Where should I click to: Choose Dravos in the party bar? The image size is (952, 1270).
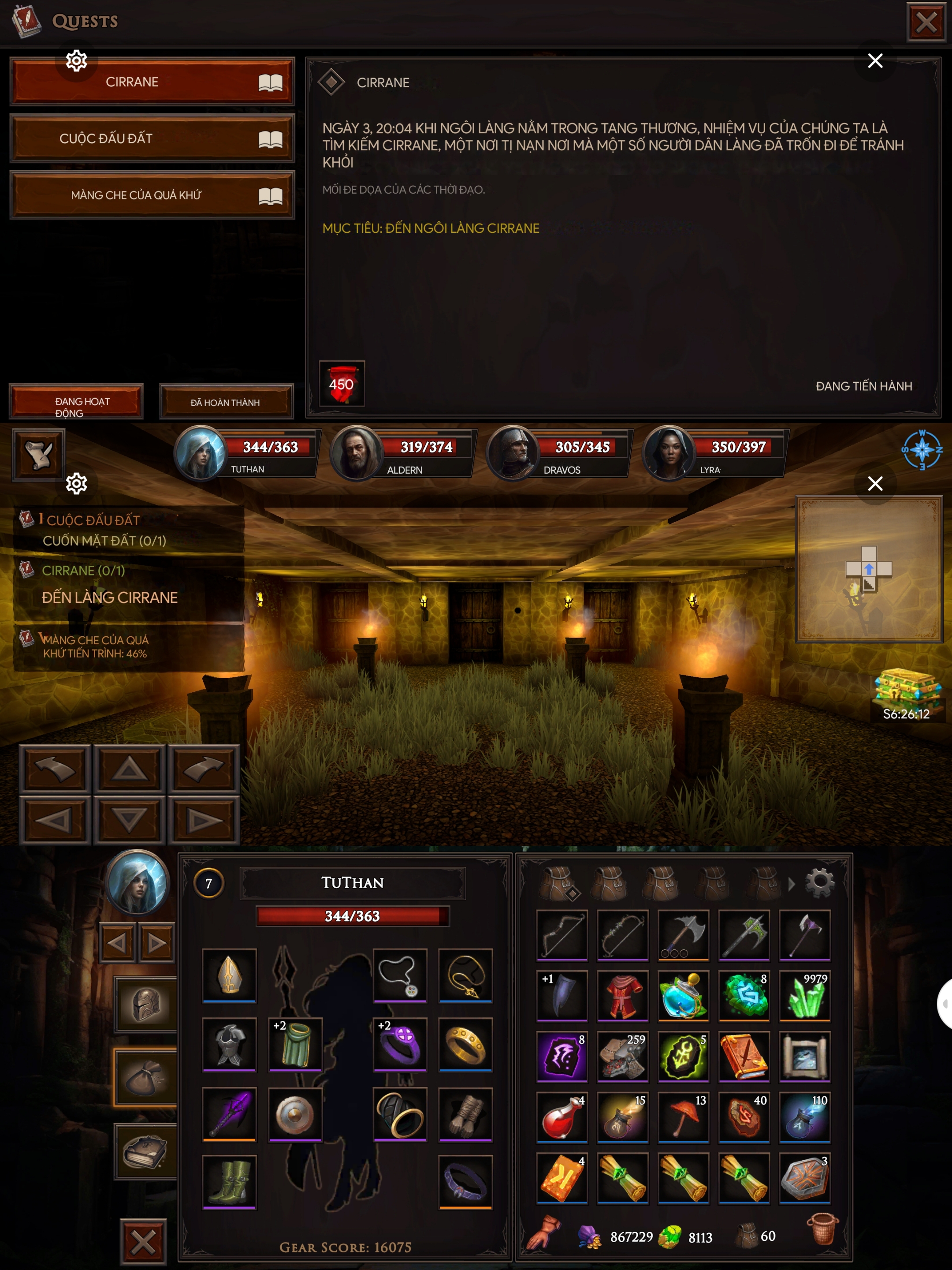pyautogui.click(x=512, y=452)
